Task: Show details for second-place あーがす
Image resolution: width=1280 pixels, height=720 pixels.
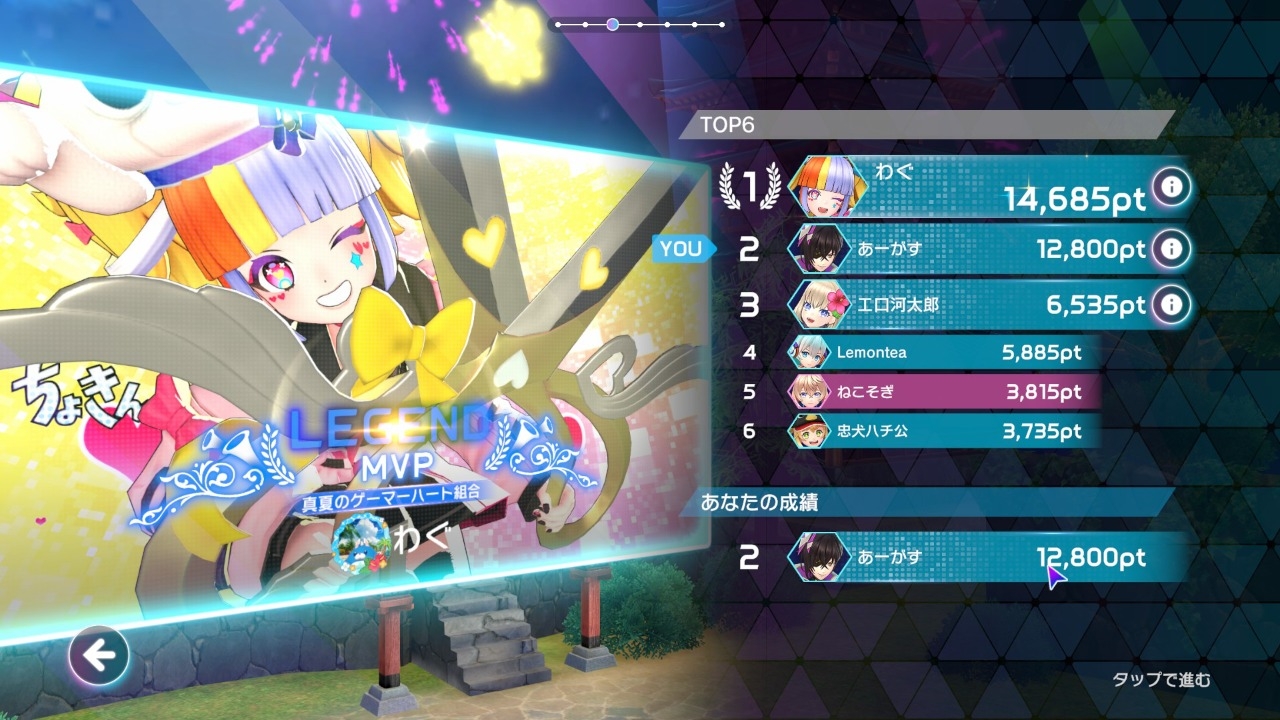Action: click(x=1171, y=248)
